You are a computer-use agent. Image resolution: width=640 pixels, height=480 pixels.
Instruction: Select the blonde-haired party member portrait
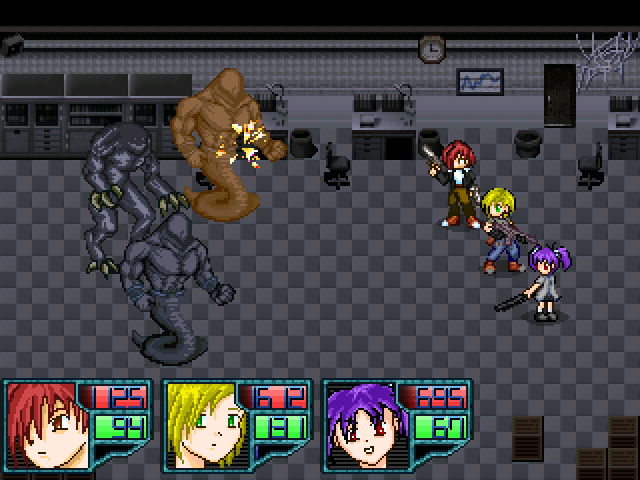(x=205, y=422)
